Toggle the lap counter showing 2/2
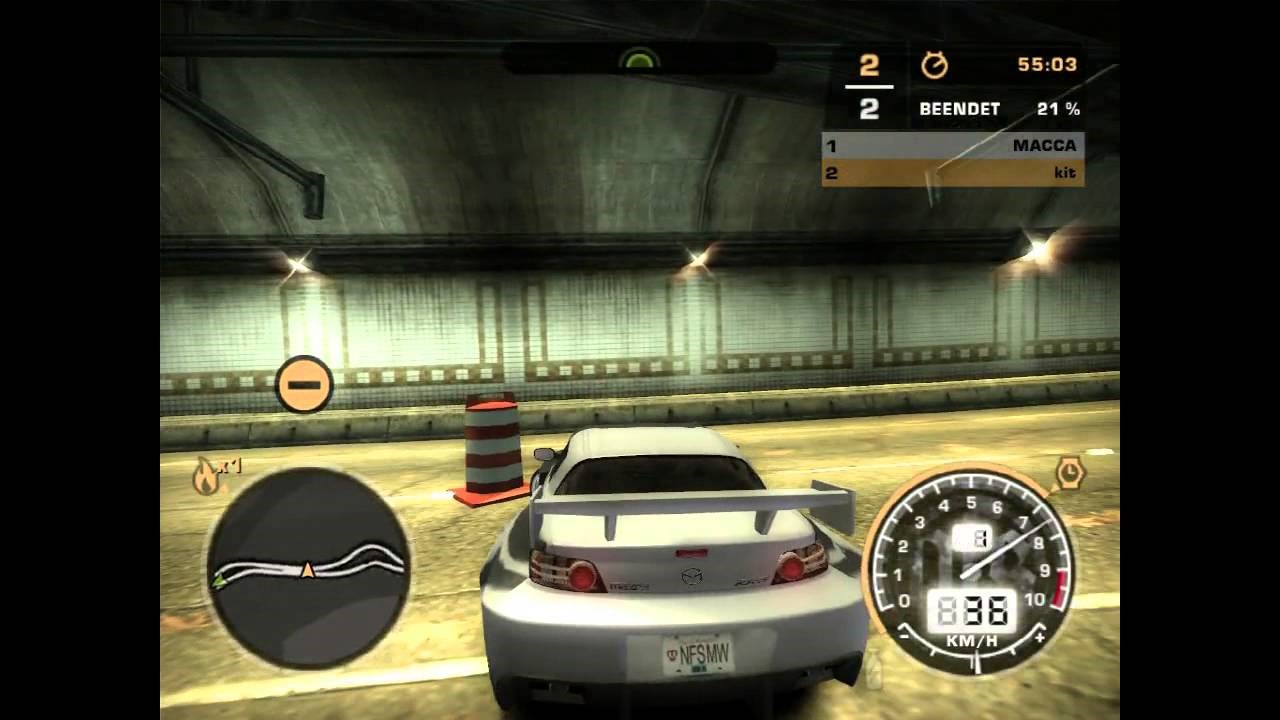This screenshot has width=1280, height=720. pyautogui.click(x=870, y=85)
